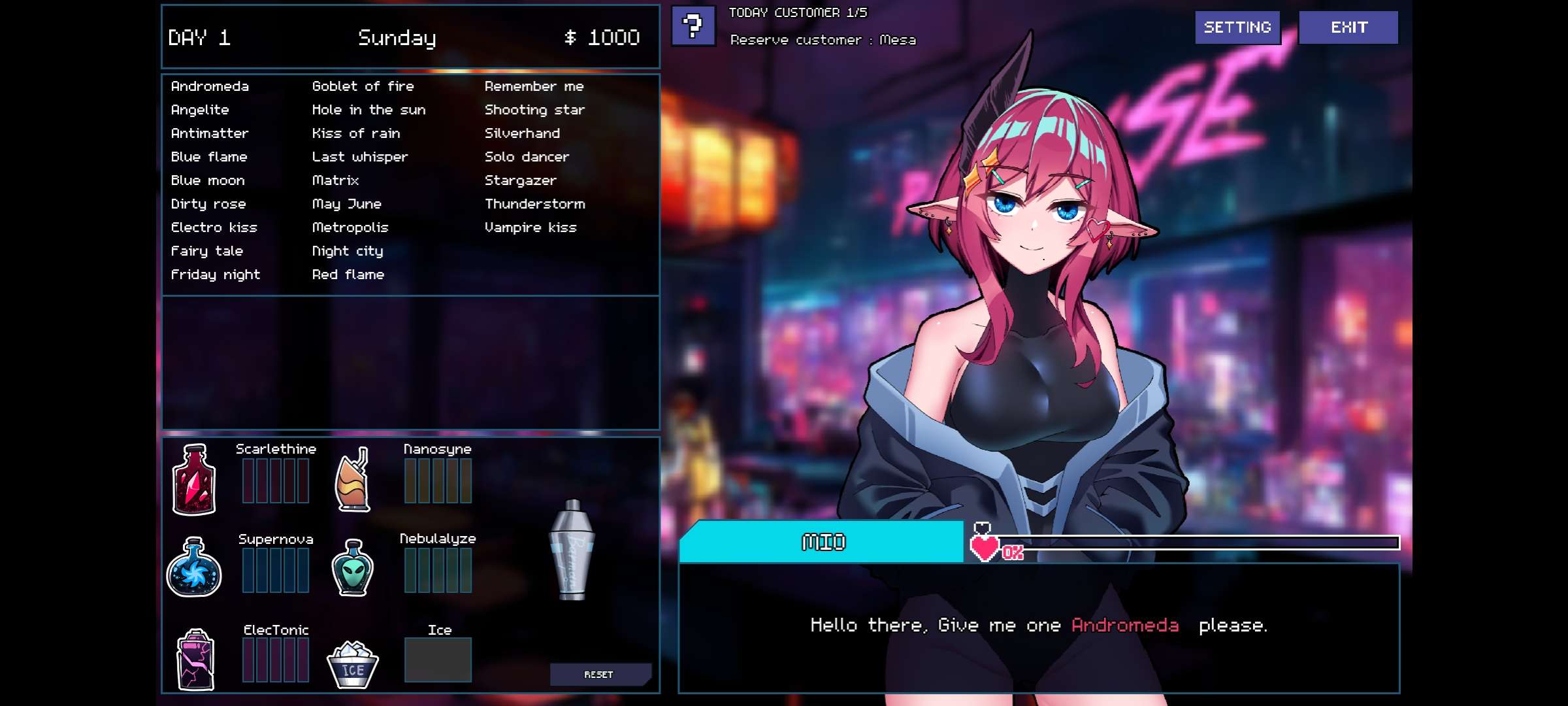Add the red Scarlethine bottle ingredient
1568x706 pixels.
[193, 480]
